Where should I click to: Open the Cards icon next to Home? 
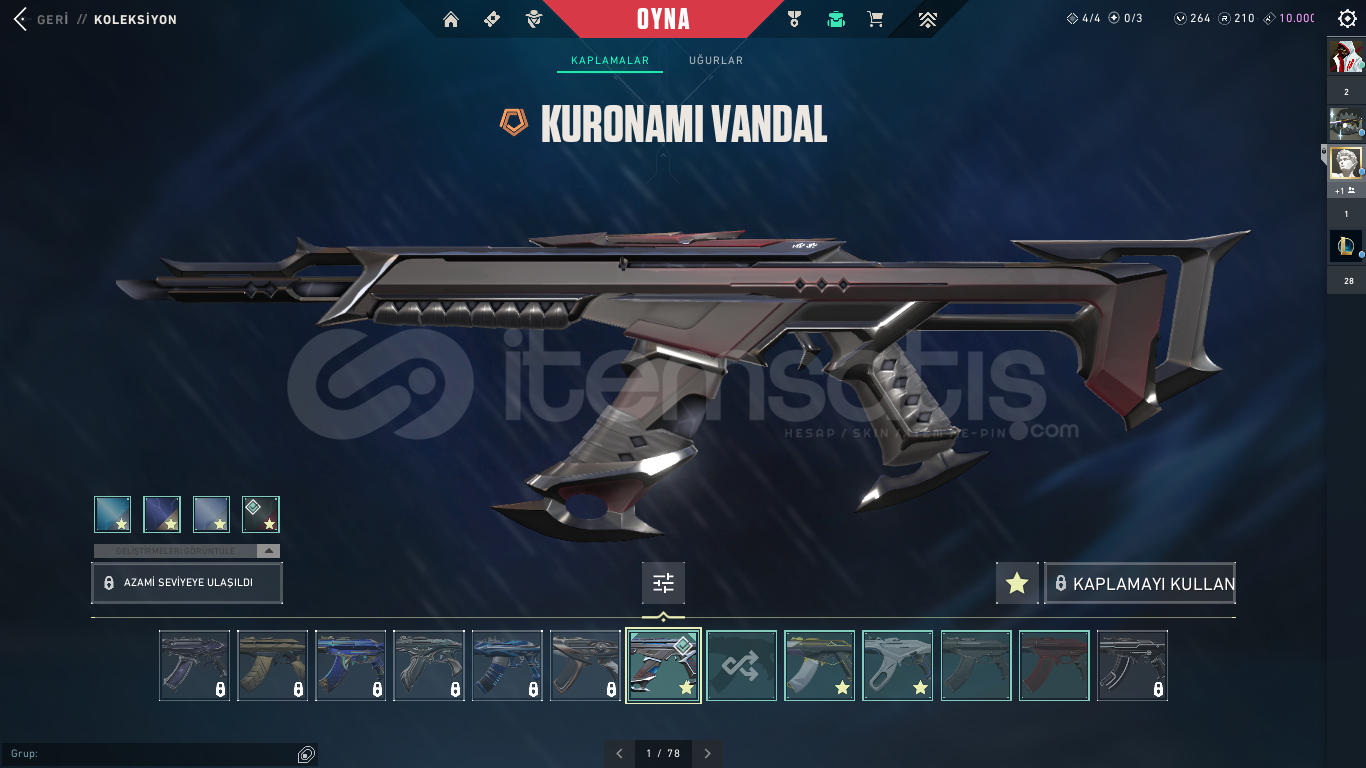click(491, 18)
